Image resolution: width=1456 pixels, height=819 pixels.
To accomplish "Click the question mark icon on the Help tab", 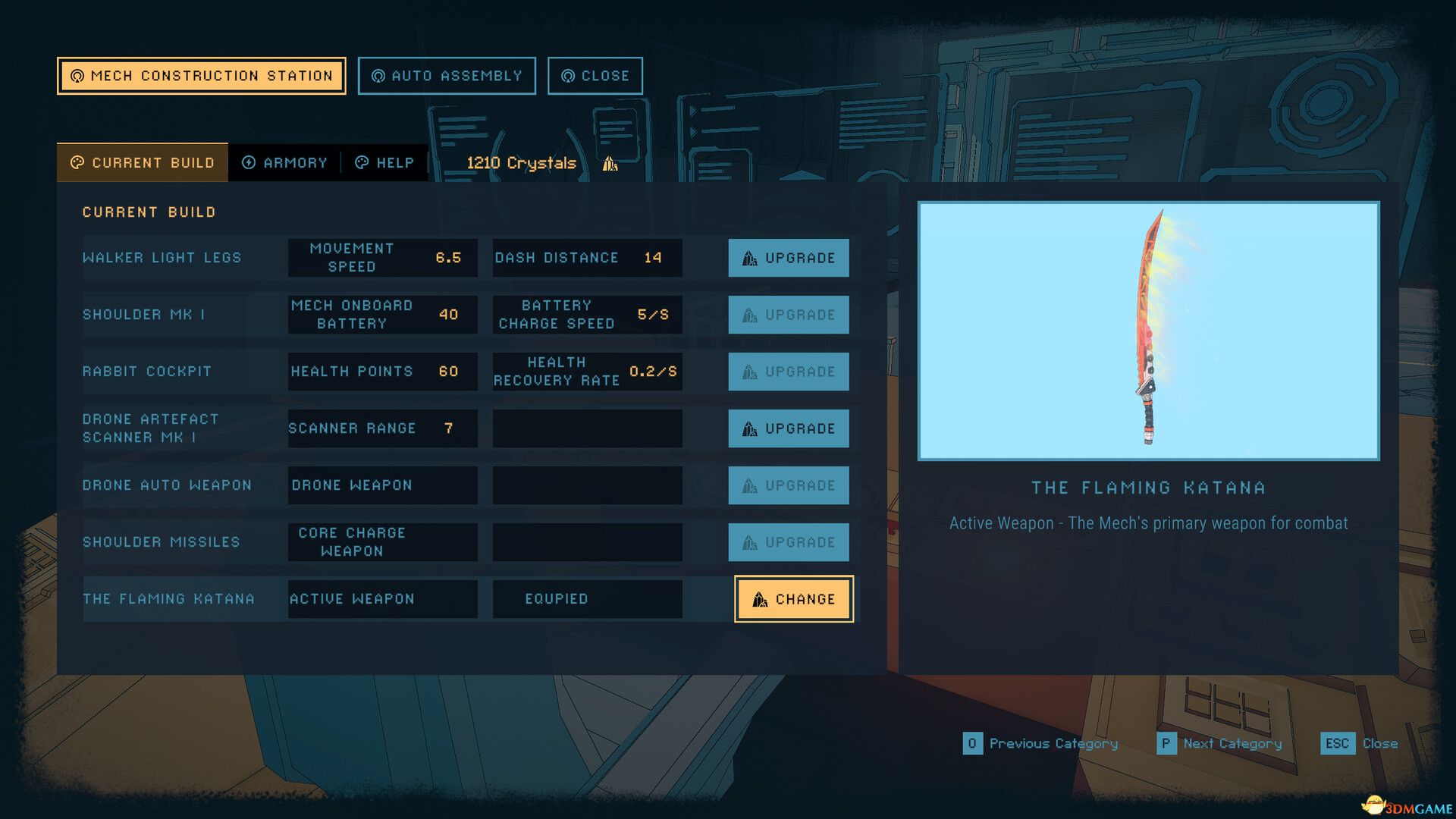I will [364, 162].
